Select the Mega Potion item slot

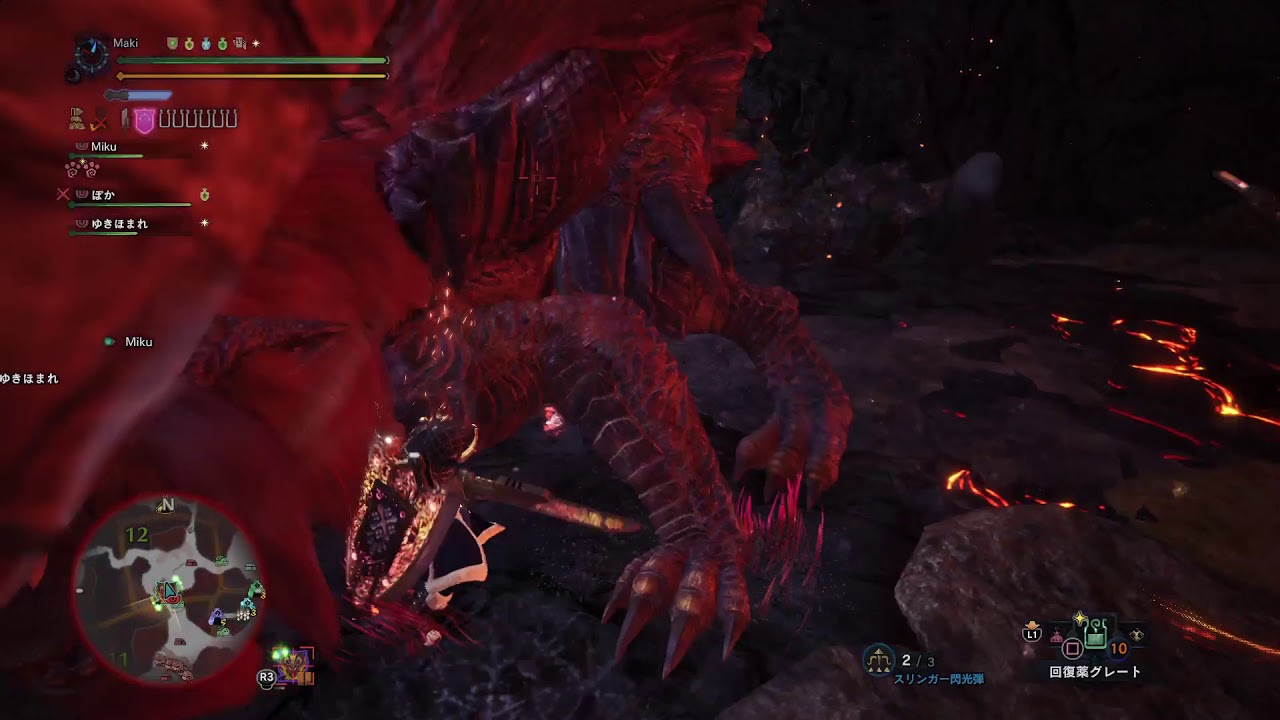click(x=1095, y=634)
